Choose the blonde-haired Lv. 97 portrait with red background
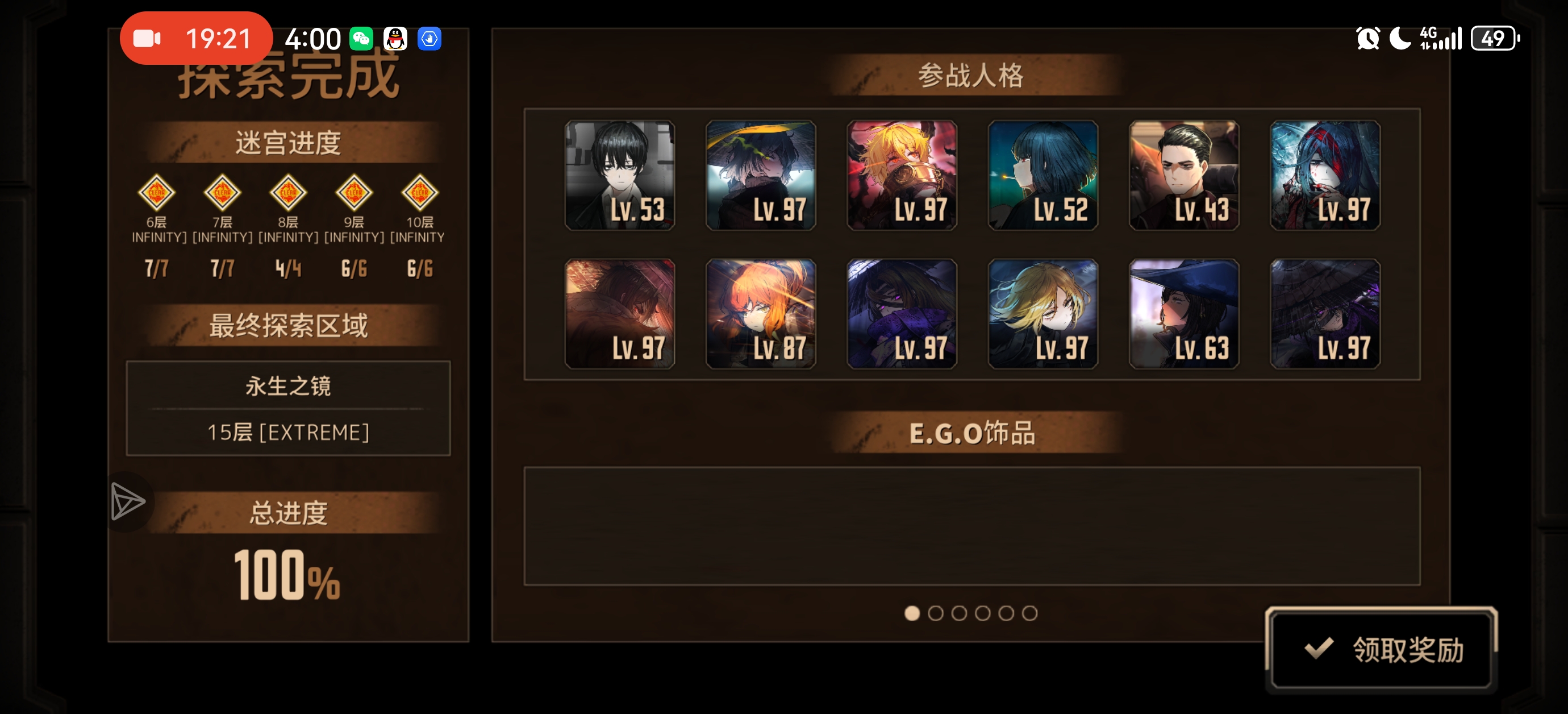The height and width of the screenshot is (714, 1568). tap(902, 176)
